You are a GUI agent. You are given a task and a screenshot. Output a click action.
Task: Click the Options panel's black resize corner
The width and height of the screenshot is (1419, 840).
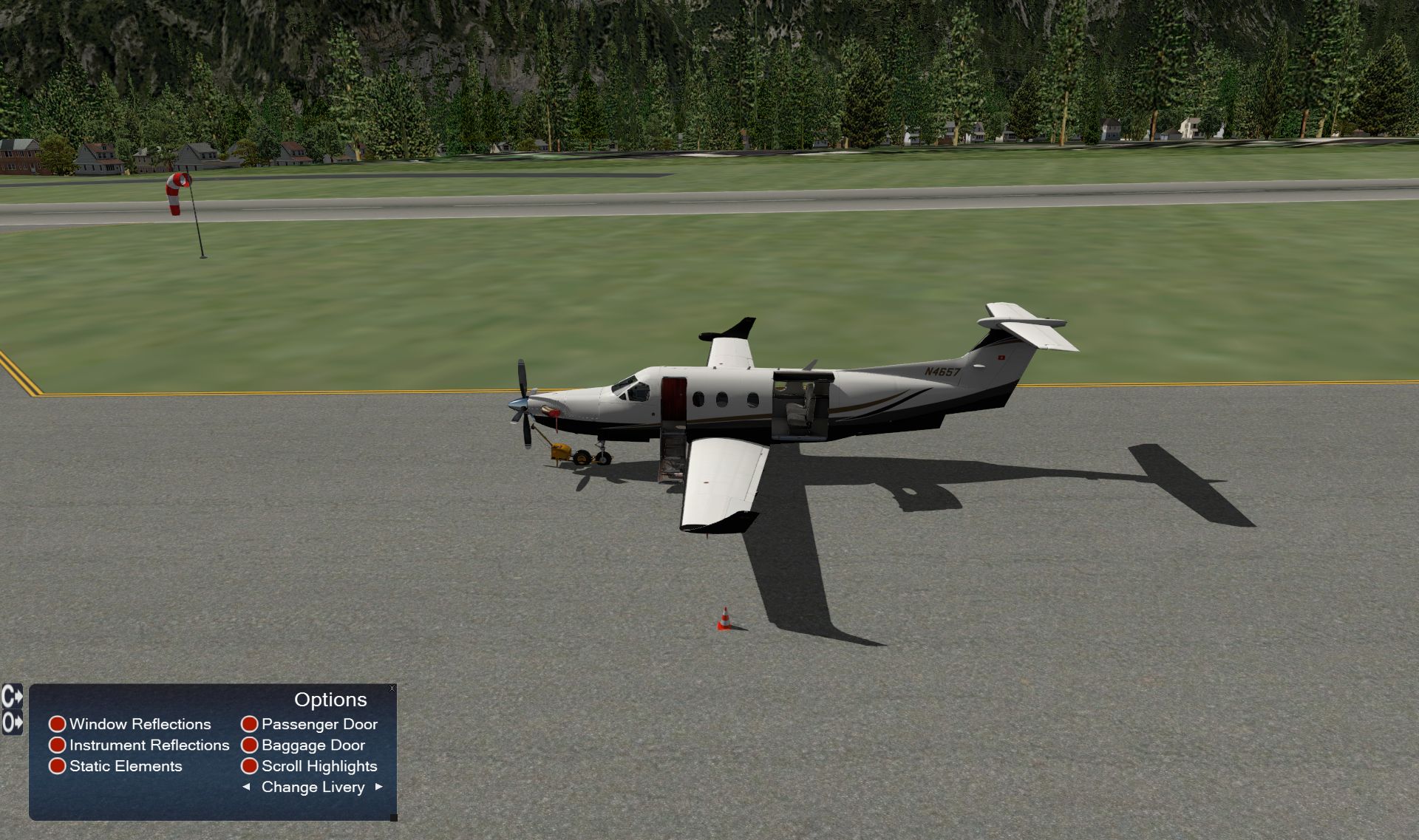393,817
